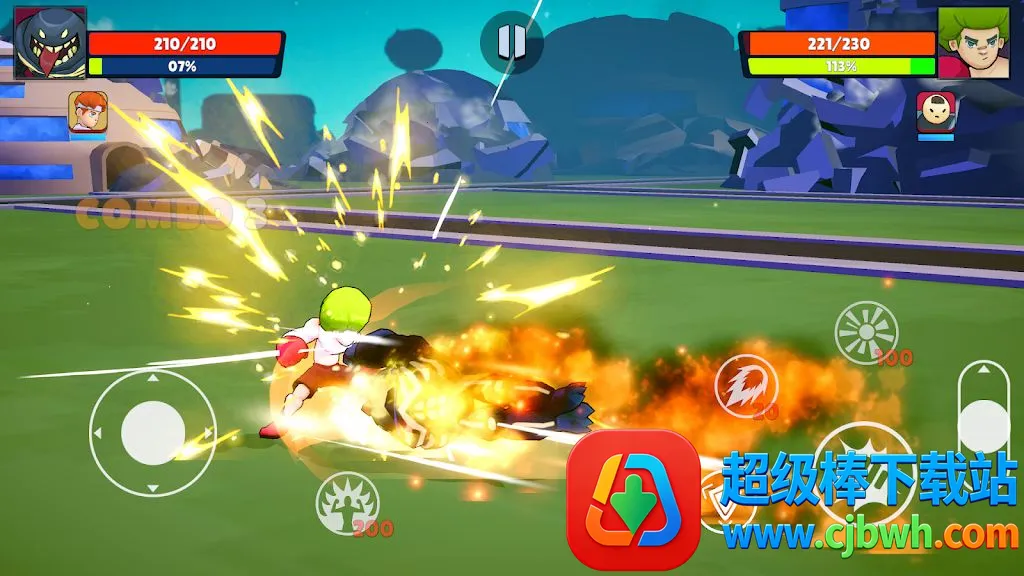Select the bald enemy reserve fighter portrait

pyautogui.click(x=936, y=111)
